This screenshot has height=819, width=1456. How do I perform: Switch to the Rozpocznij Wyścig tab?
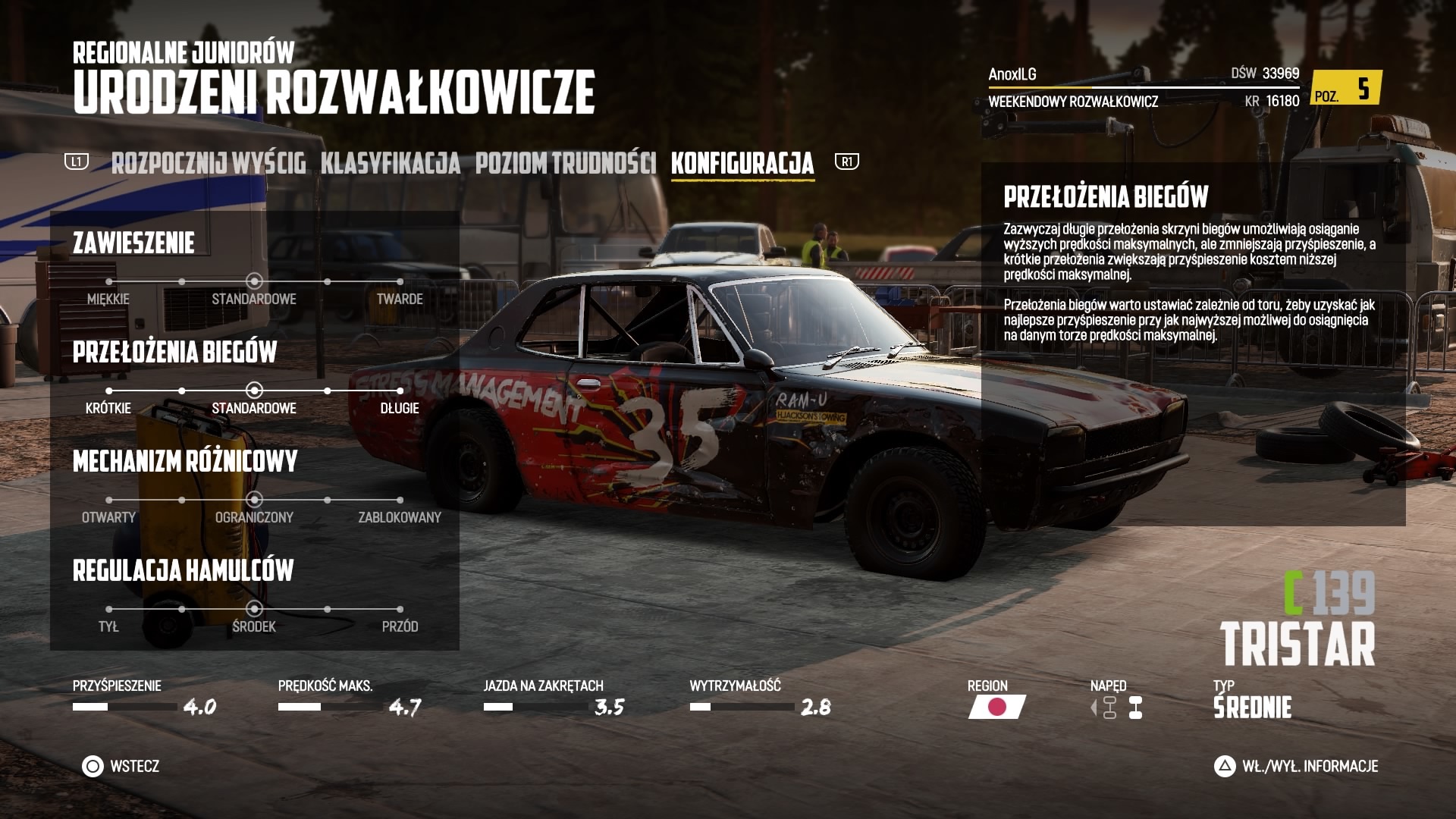coord(209,163)
